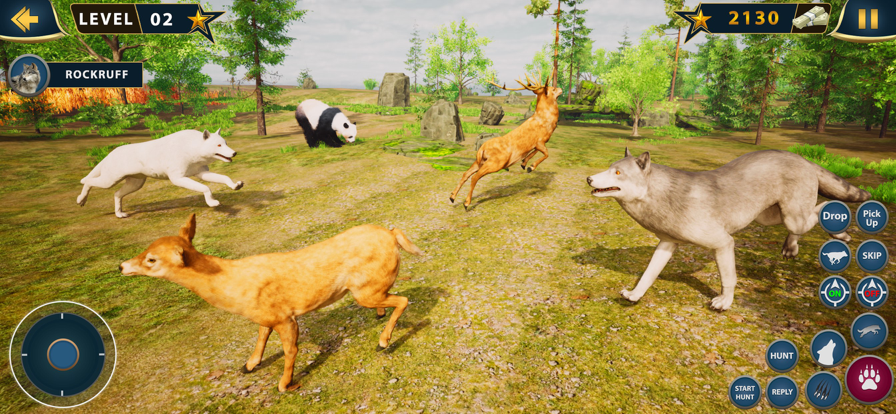The width and height of the screenshot is (896, 414).
Task: Trigger the claw scratch attack
Action: coord(823,391)
